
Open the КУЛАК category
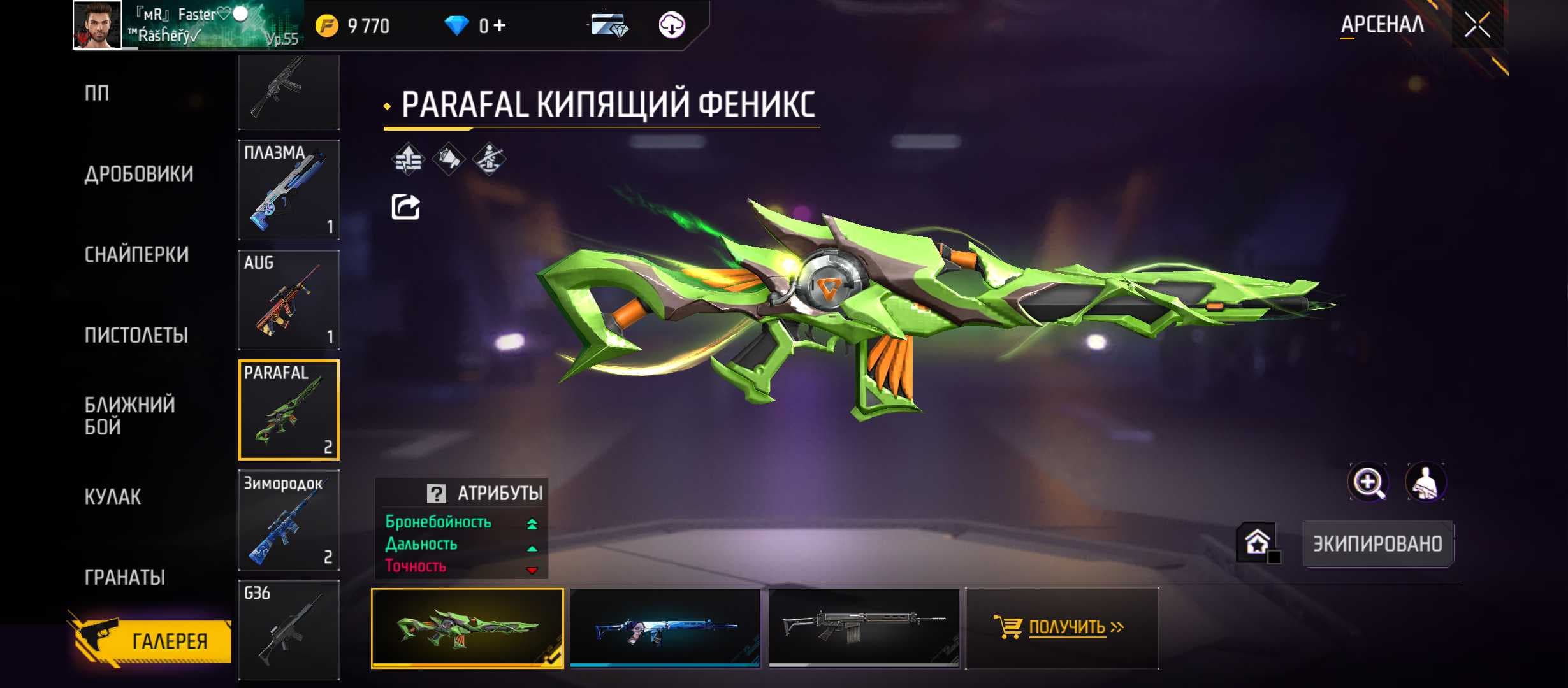pyautogui.click(x=112, y=496)
